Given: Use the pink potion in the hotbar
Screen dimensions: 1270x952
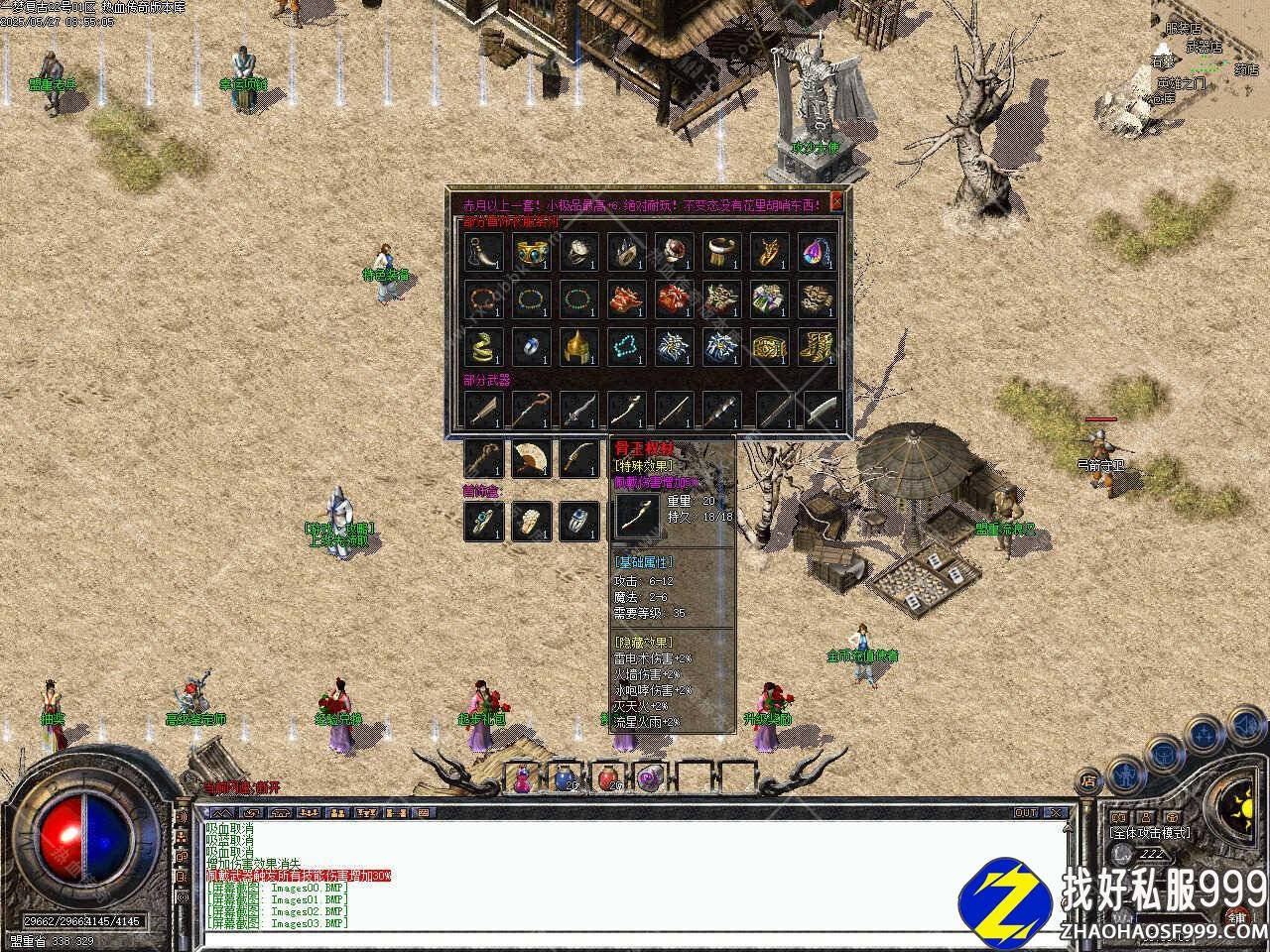Looking at the screenshot, I should pyautogui.click(x=522, y=778).
